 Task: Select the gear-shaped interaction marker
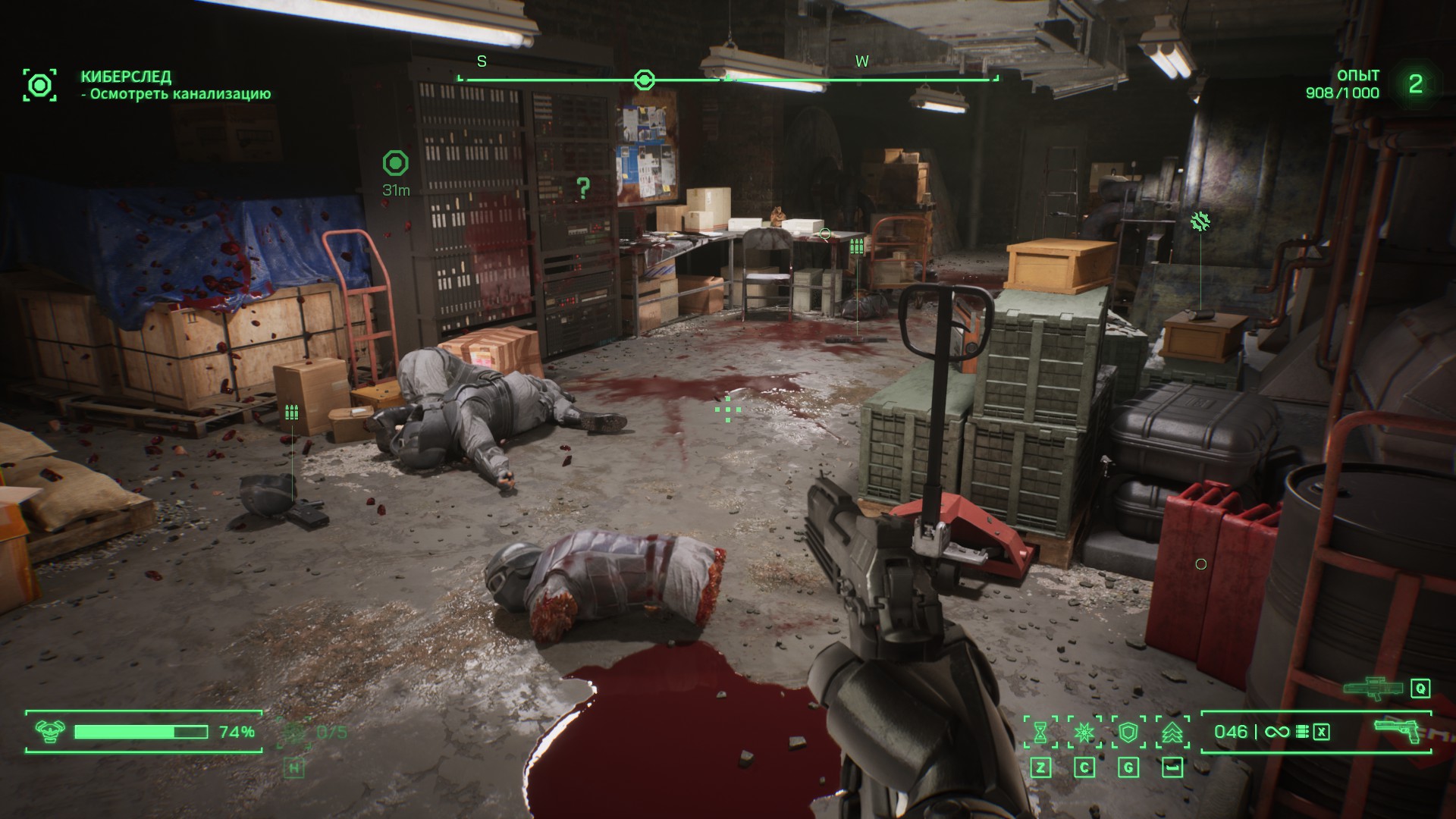1200,221
